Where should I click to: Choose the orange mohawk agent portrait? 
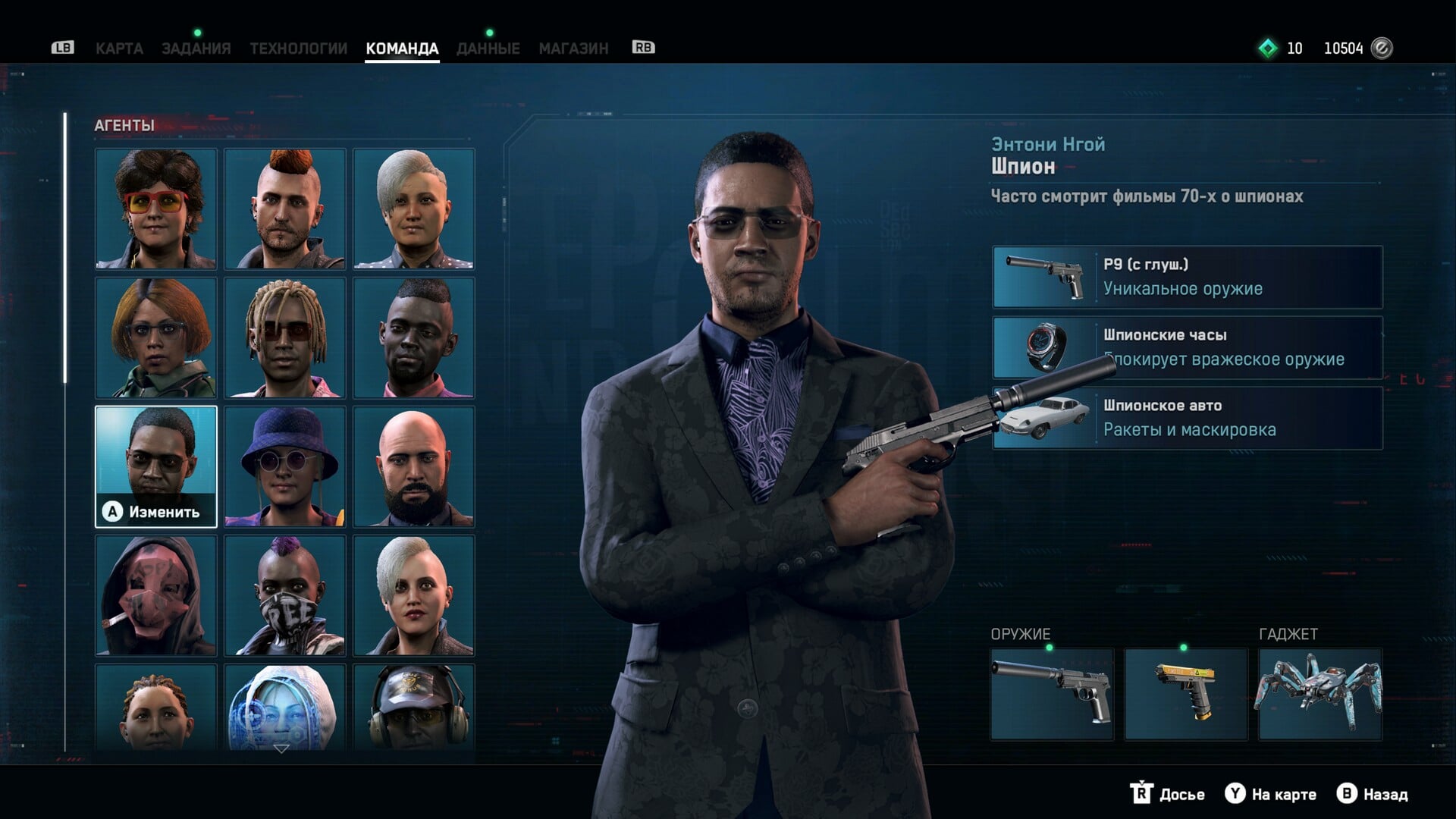(x=285, y=209)
